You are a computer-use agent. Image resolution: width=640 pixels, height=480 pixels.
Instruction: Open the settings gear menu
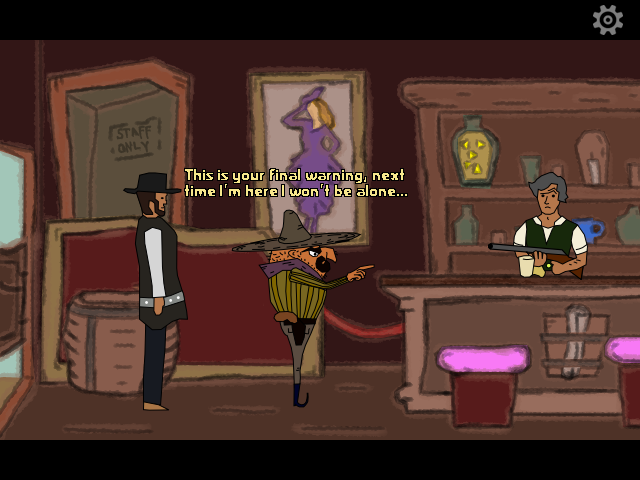608,20
